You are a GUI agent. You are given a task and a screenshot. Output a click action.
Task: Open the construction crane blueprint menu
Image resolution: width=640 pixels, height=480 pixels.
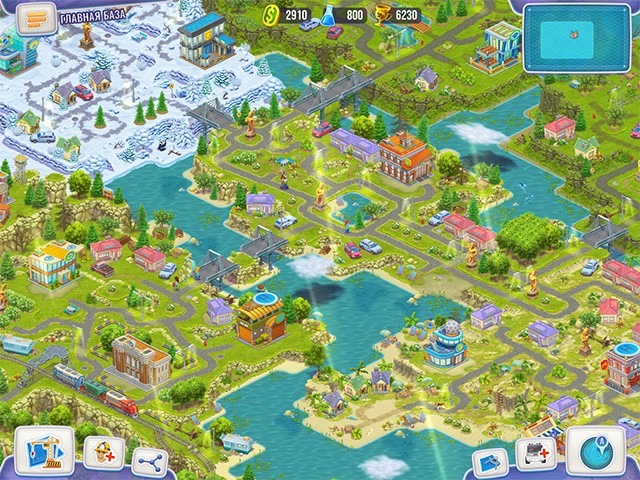pos(44,452)
